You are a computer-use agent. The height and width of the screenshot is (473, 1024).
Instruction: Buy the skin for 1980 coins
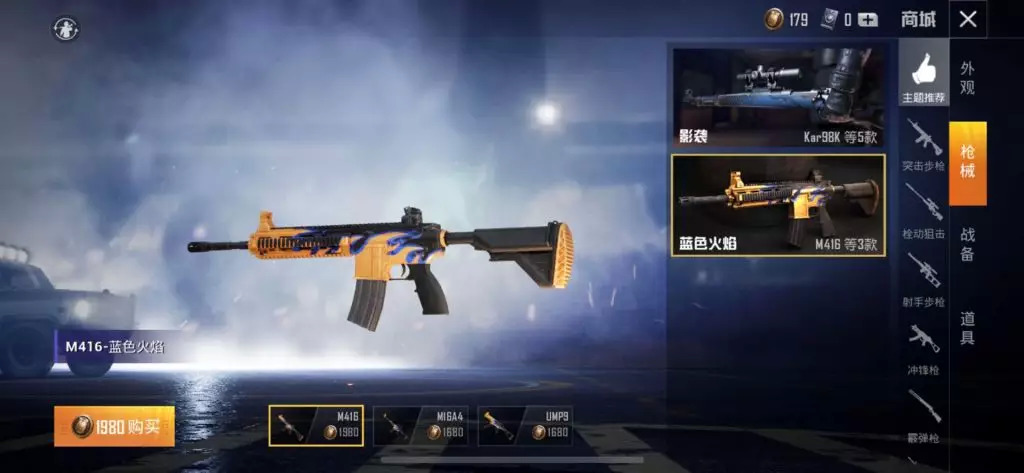point(114,426)
